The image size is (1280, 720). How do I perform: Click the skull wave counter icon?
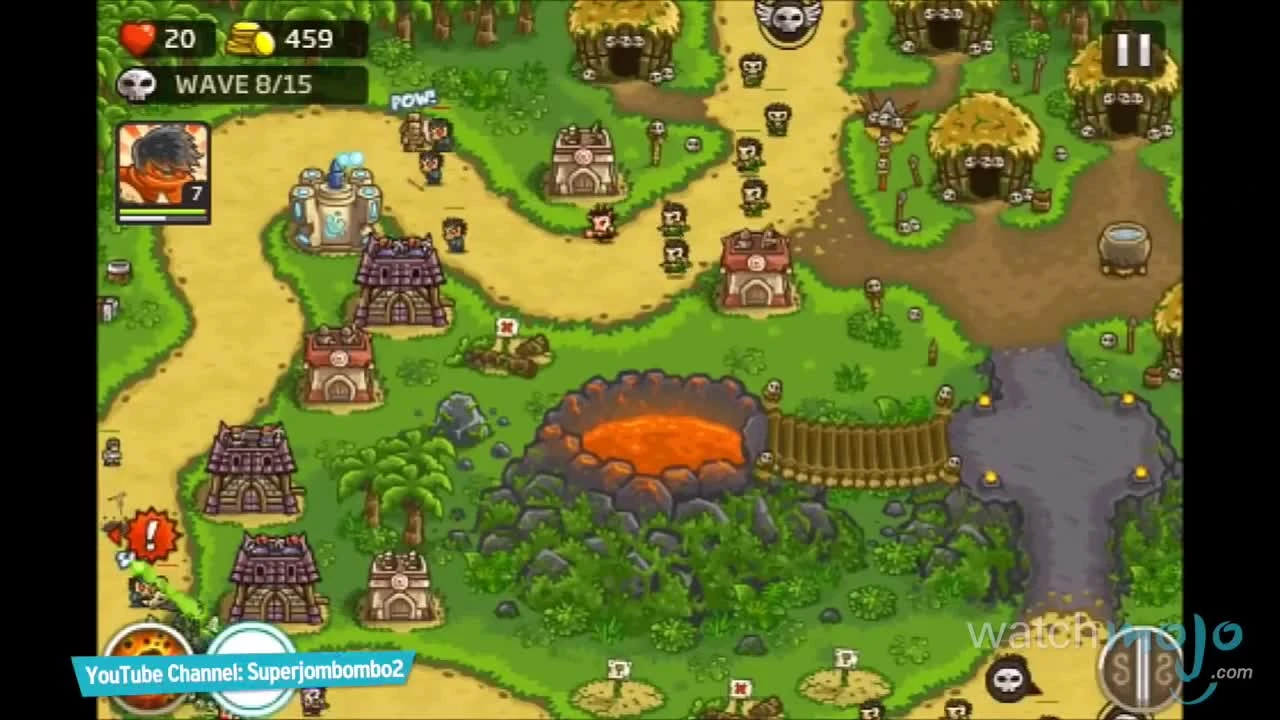(x=140, y=84)
